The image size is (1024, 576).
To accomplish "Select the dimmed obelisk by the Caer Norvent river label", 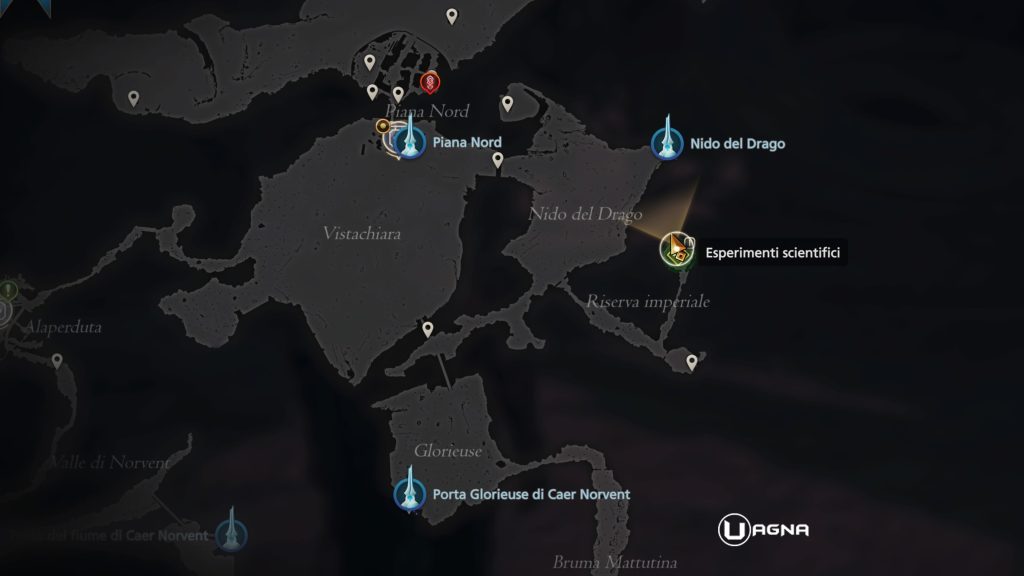I will [232, 533].
